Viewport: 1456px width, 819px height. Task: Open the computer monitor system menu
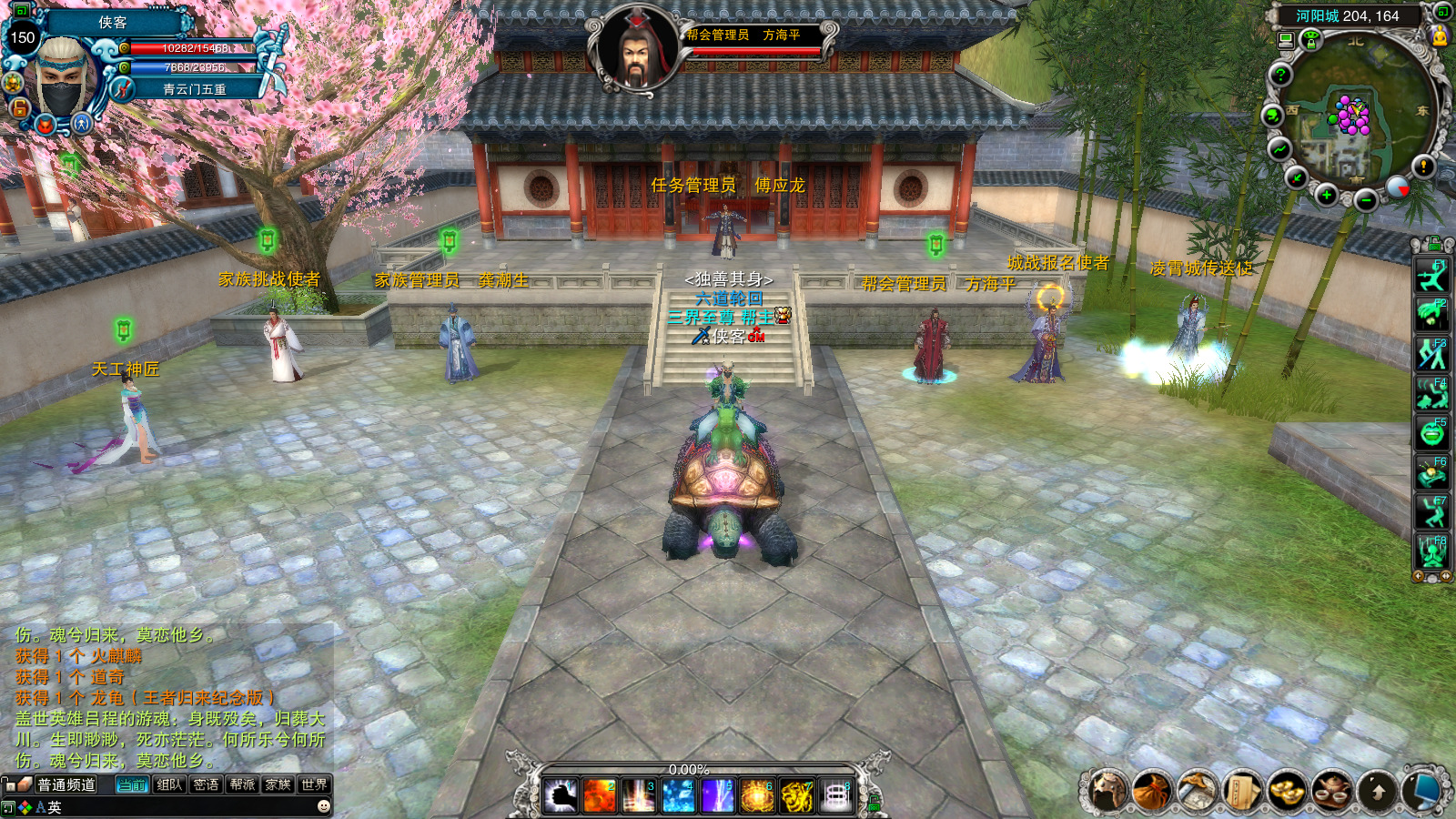[x=1423, y=791]
